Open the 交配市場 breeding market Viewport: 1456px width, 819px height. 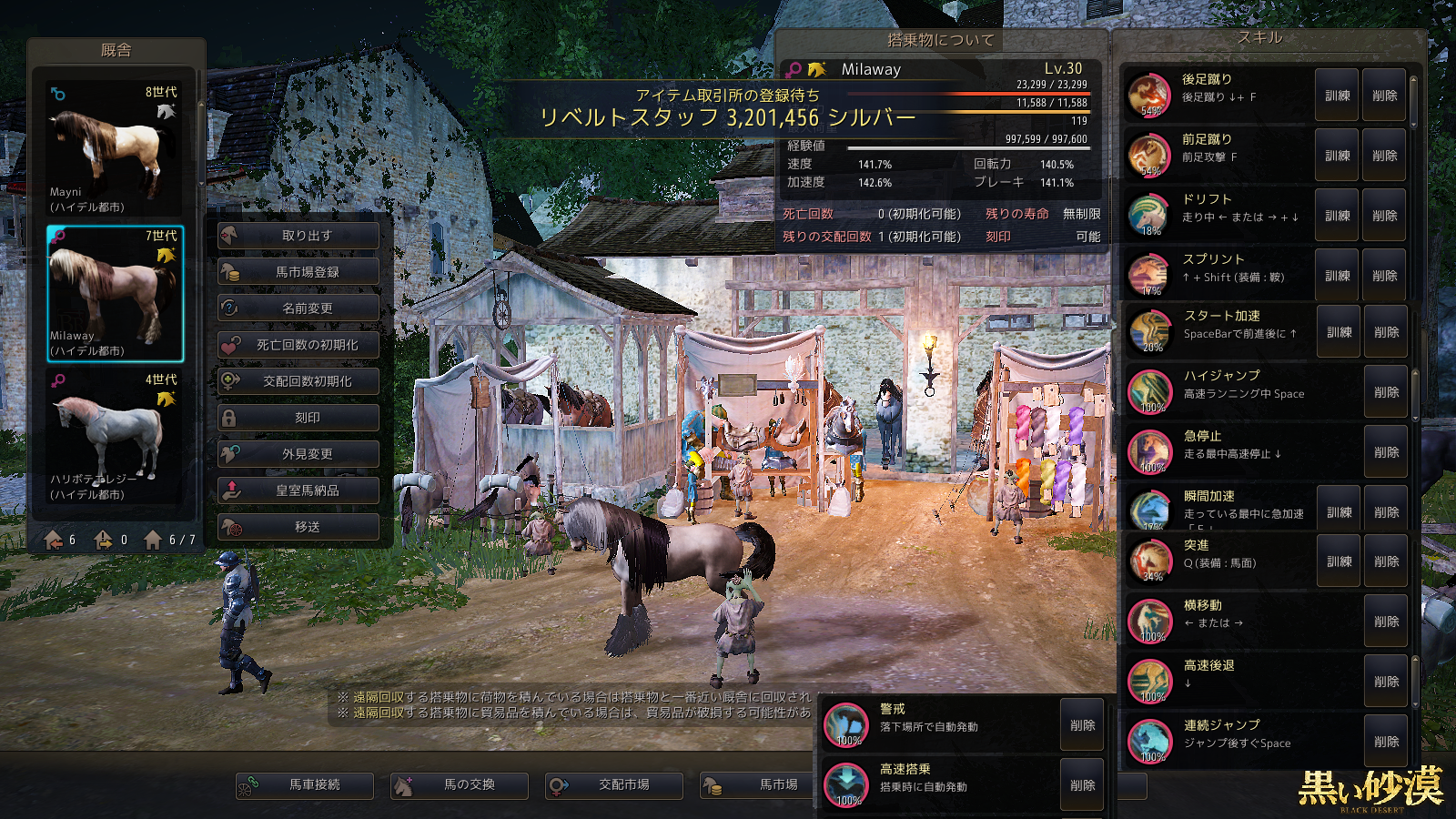(x=614, y=784)
